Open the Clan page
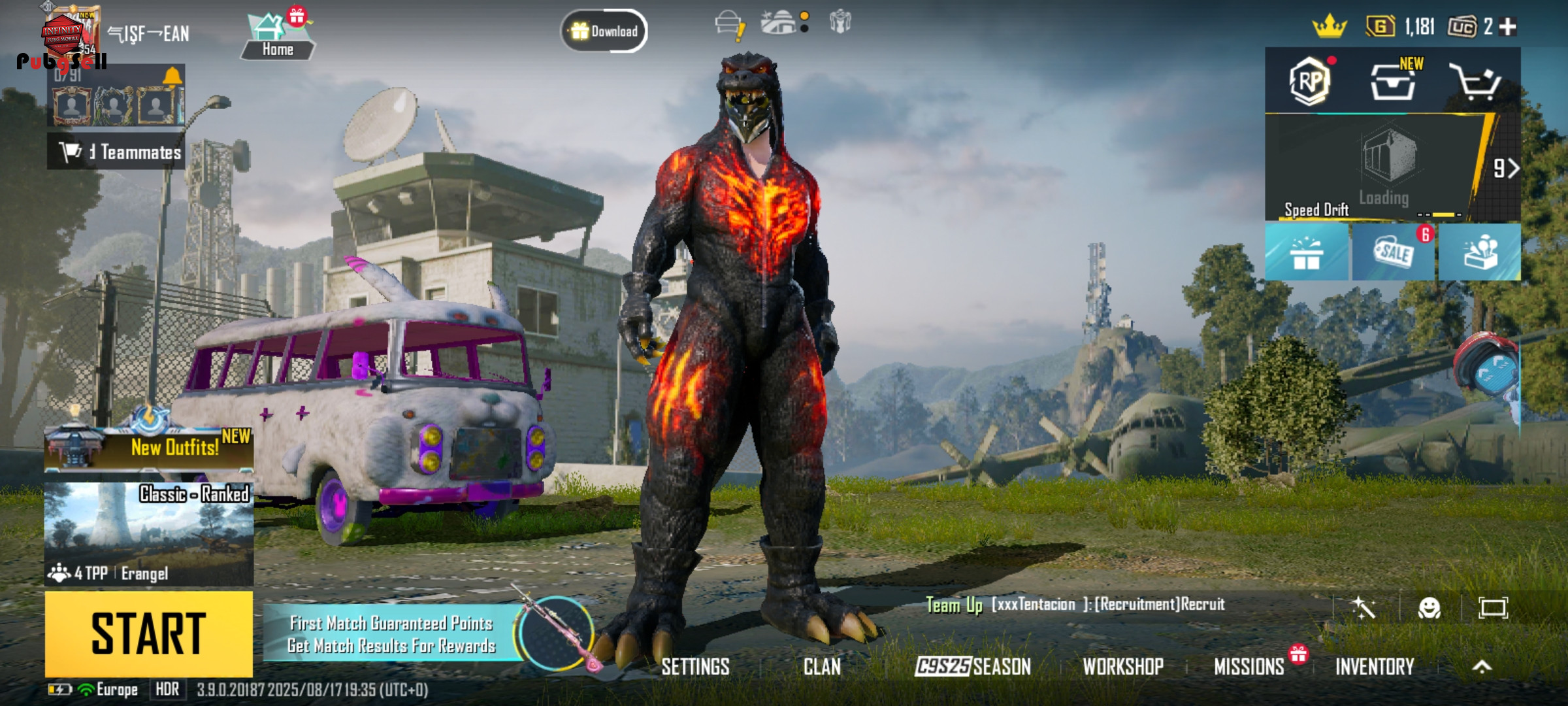Viewport: 1568px width, 706px height. [822, 667]
